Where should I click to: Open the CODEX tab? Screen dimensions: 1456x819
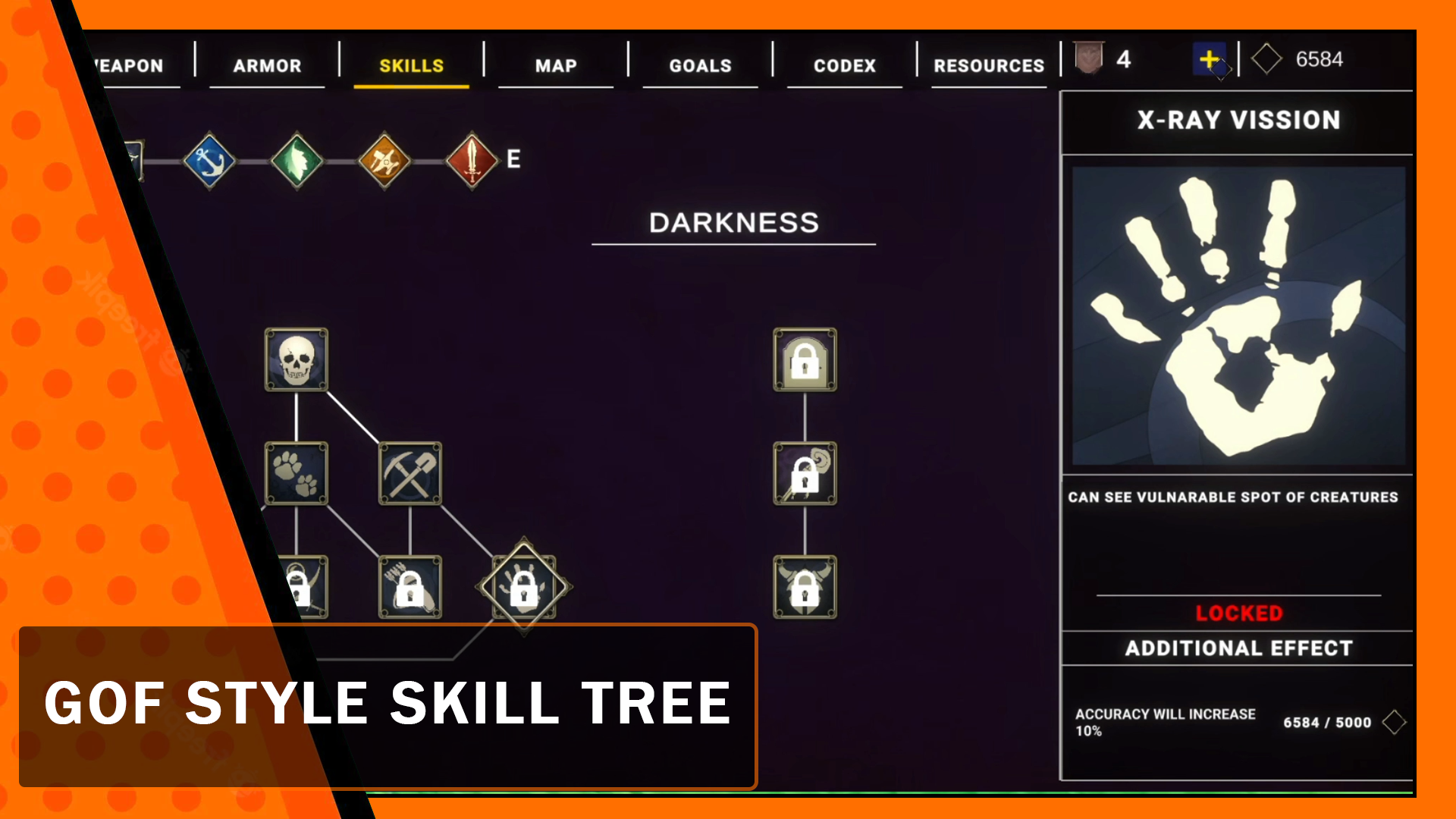[844, 65]
